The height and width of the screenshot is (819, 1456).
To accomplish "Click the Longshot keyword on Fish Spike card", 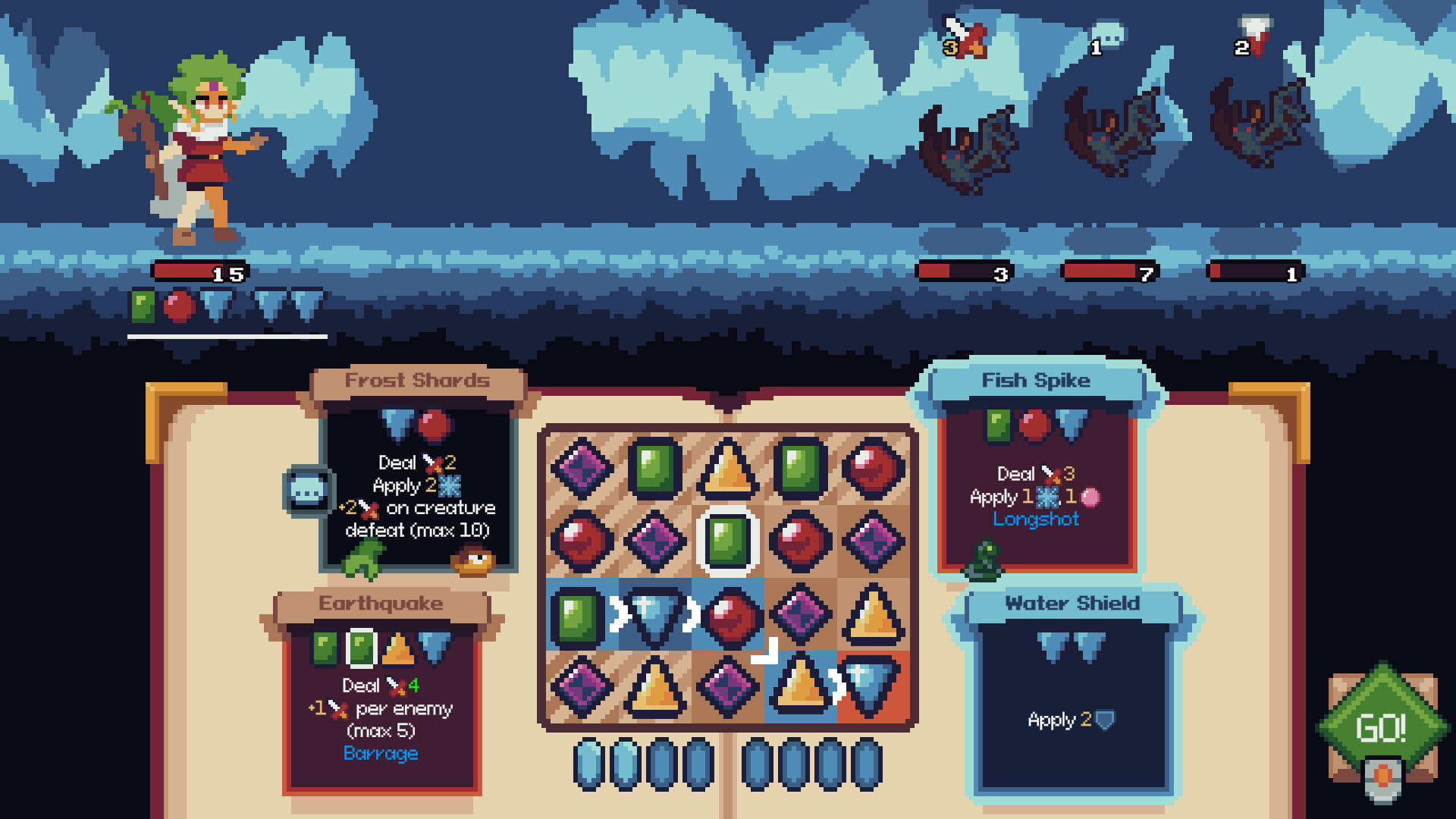I will point(1037,519).
